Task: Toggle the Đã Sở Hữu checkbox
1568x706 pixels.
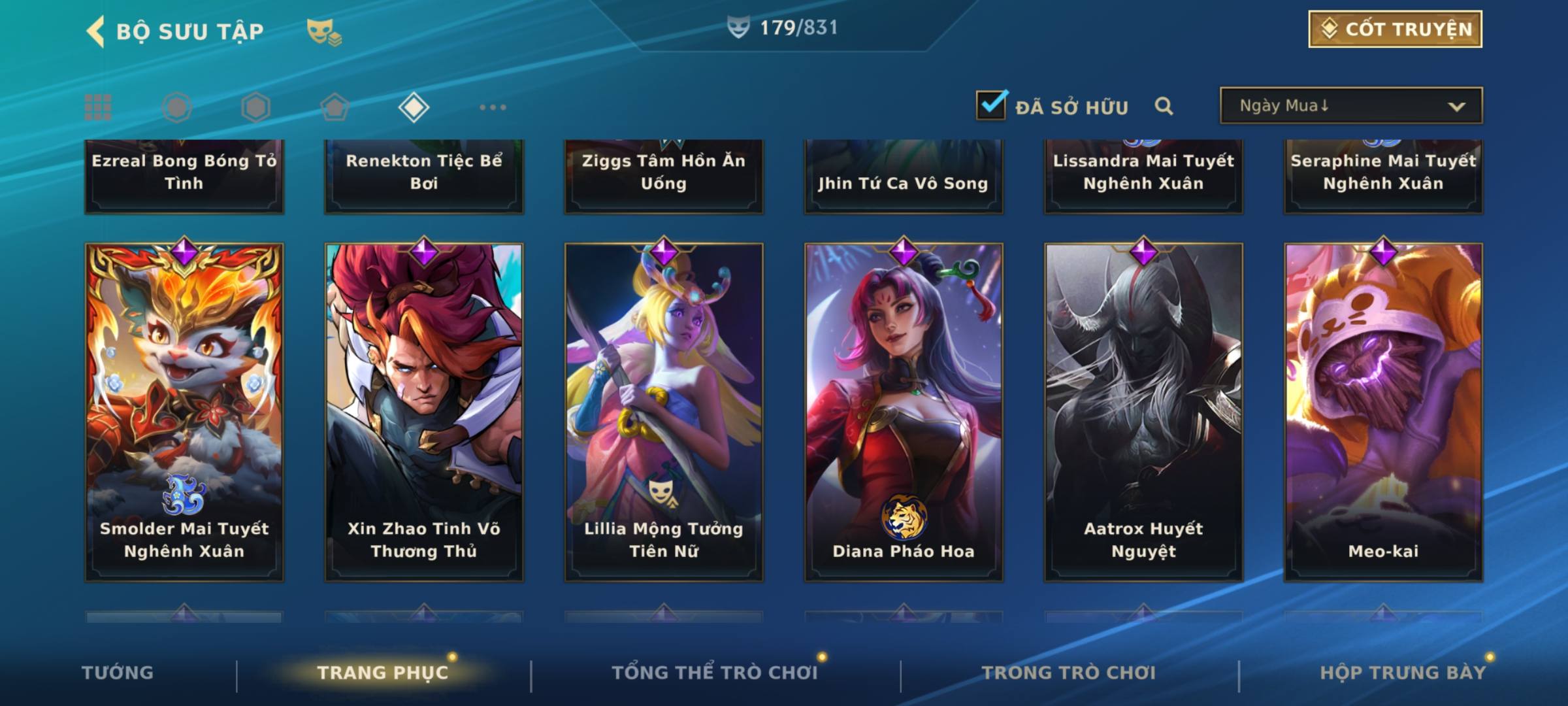Action: [991, 105]
